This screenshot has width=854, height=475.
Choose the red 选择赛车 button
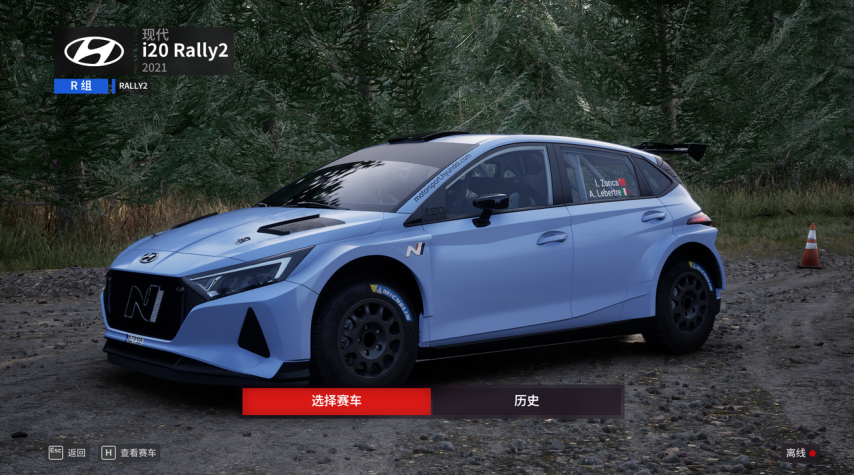(336, 401)
